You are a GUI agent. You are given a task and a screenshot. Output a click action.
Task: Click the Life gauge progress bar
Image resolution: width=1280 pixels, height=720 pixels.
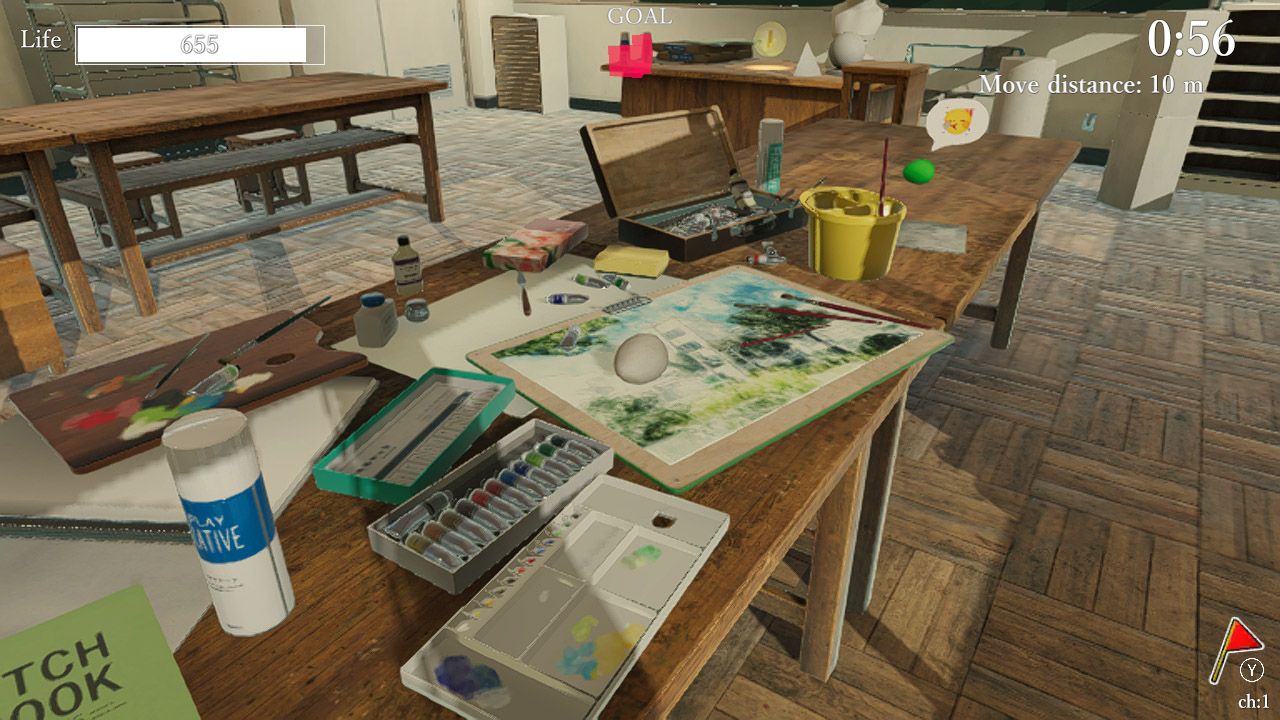click(x=196, y=46)
